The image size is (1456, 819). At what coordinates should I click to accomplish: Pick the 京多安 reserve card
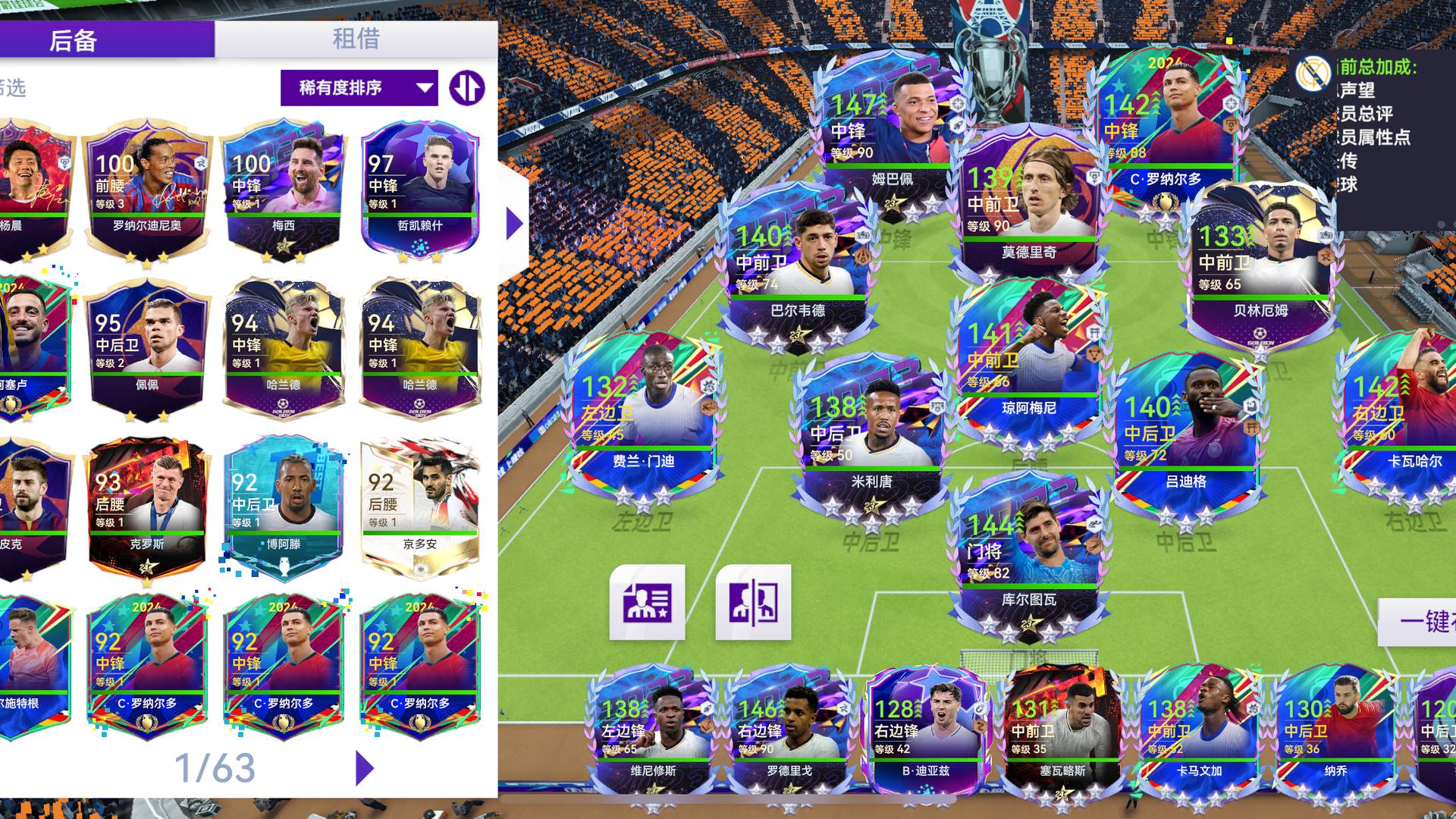420,508
